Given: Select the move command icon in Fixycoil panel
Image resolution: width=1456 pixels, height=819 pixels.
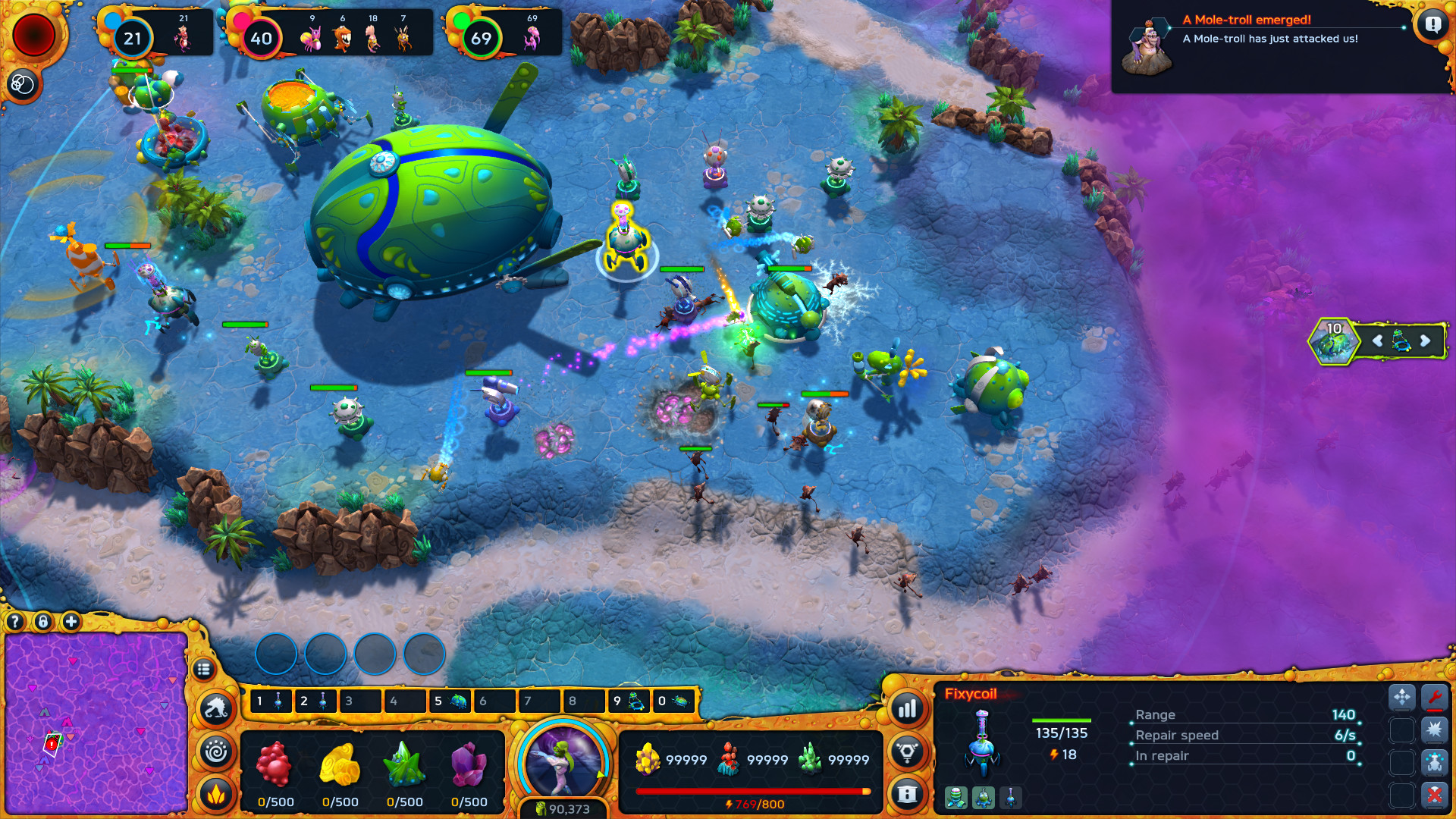Looking at the screenshot, I should [1402, 698].
